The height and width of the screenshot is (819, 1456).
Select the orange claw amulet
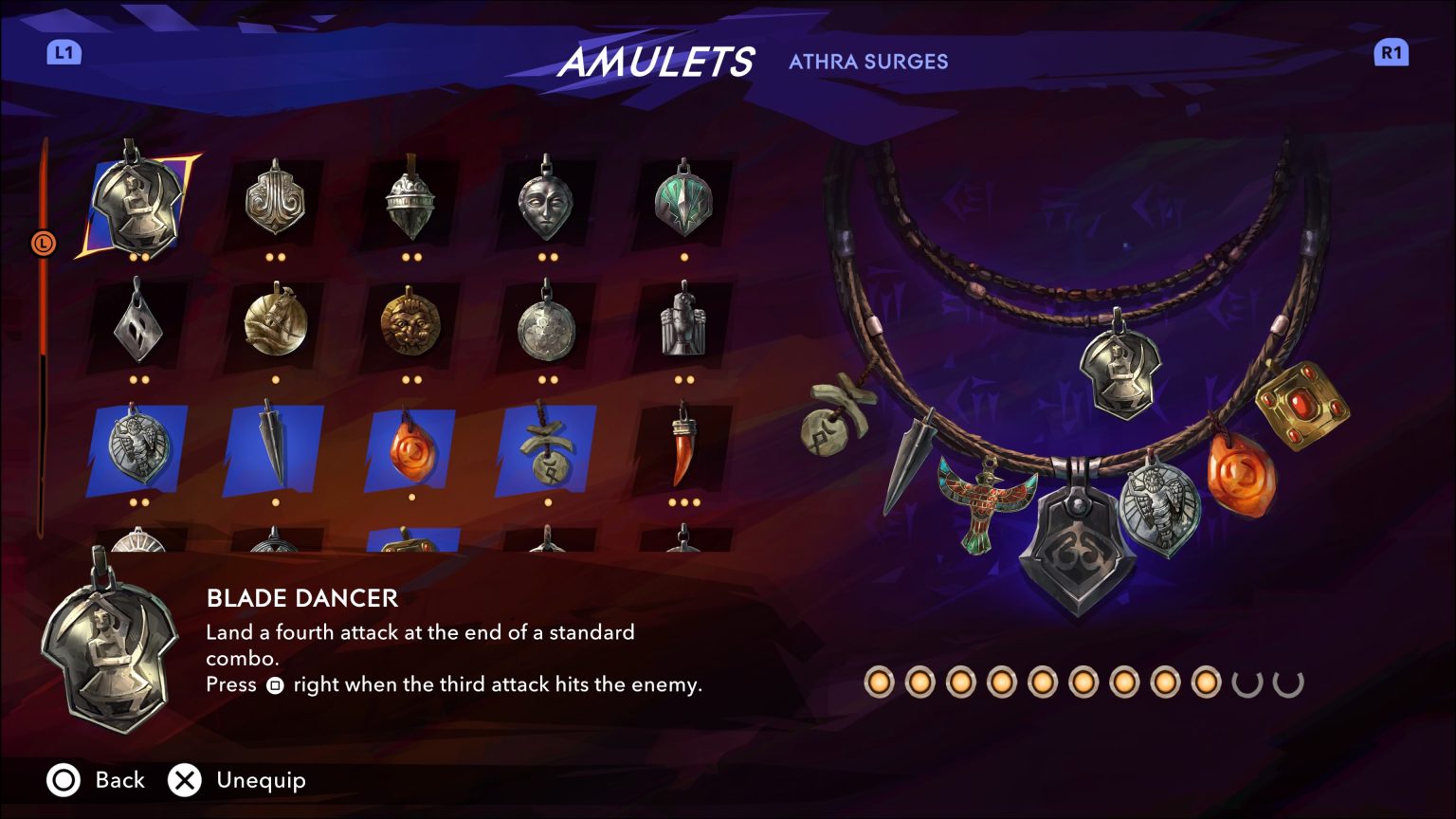click(x=683, y=453)
